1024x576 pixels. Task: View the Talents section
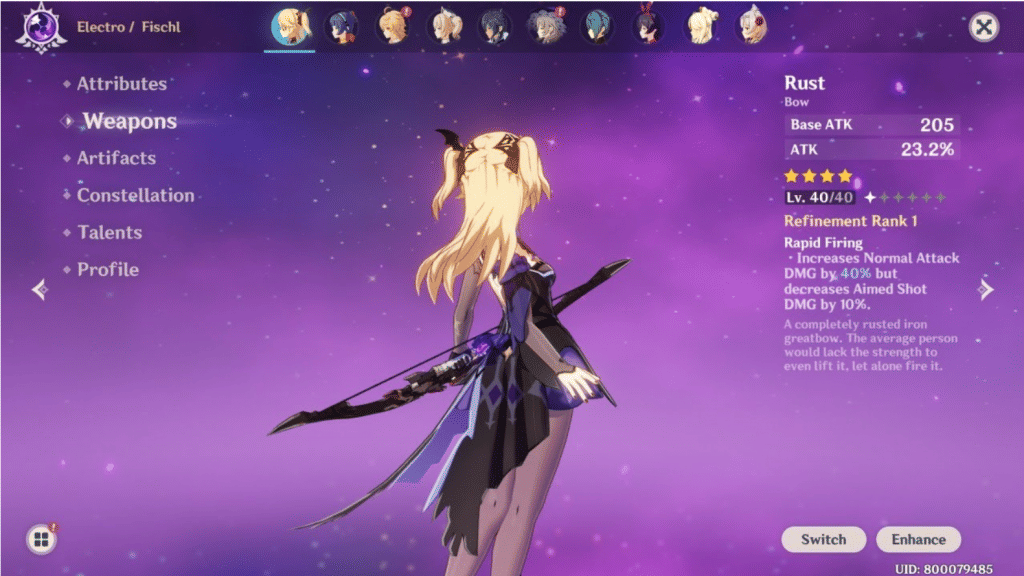(x=109, y=232)
